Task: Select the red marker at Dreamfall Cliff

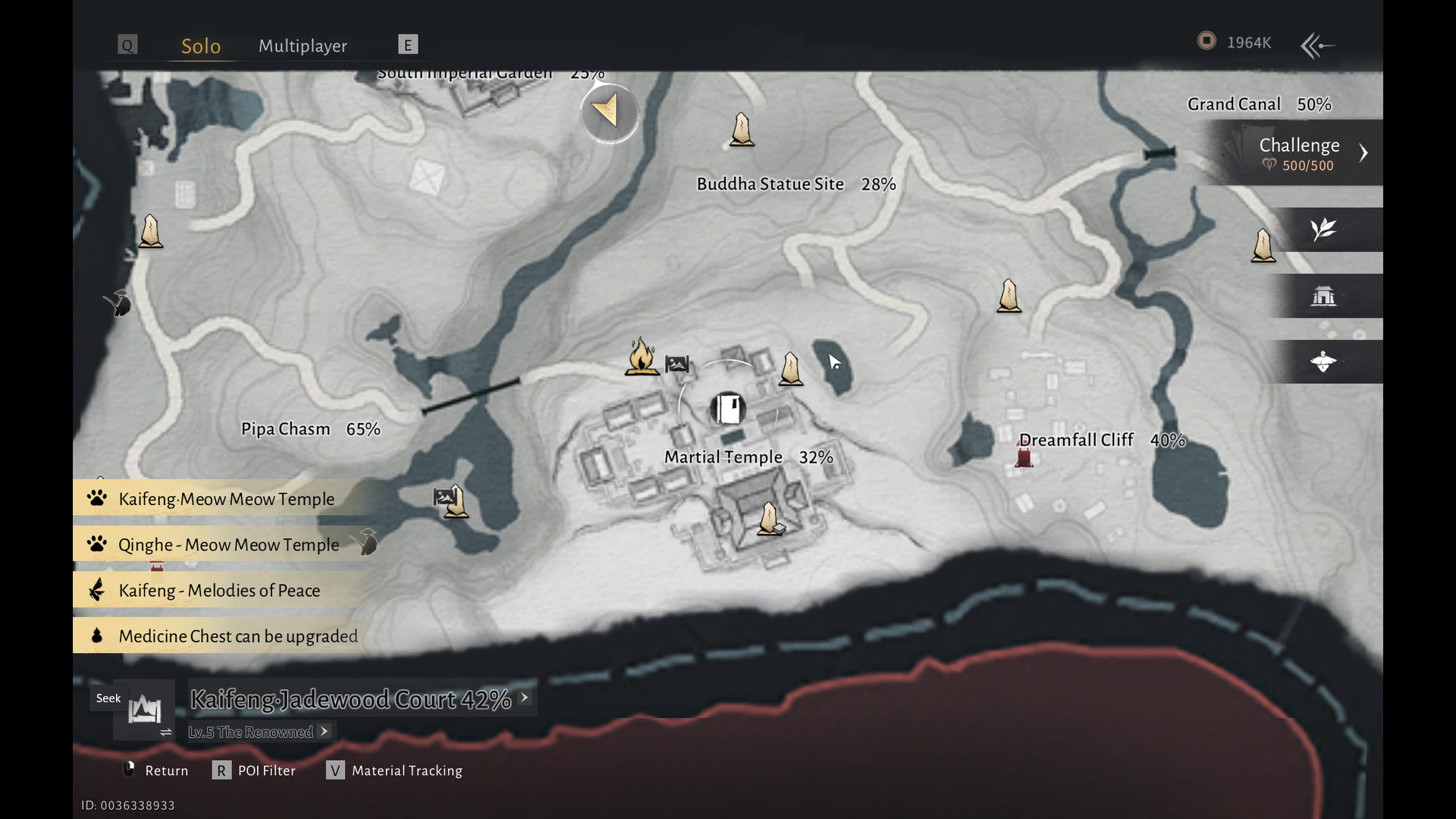Action: coord(1024,457)
